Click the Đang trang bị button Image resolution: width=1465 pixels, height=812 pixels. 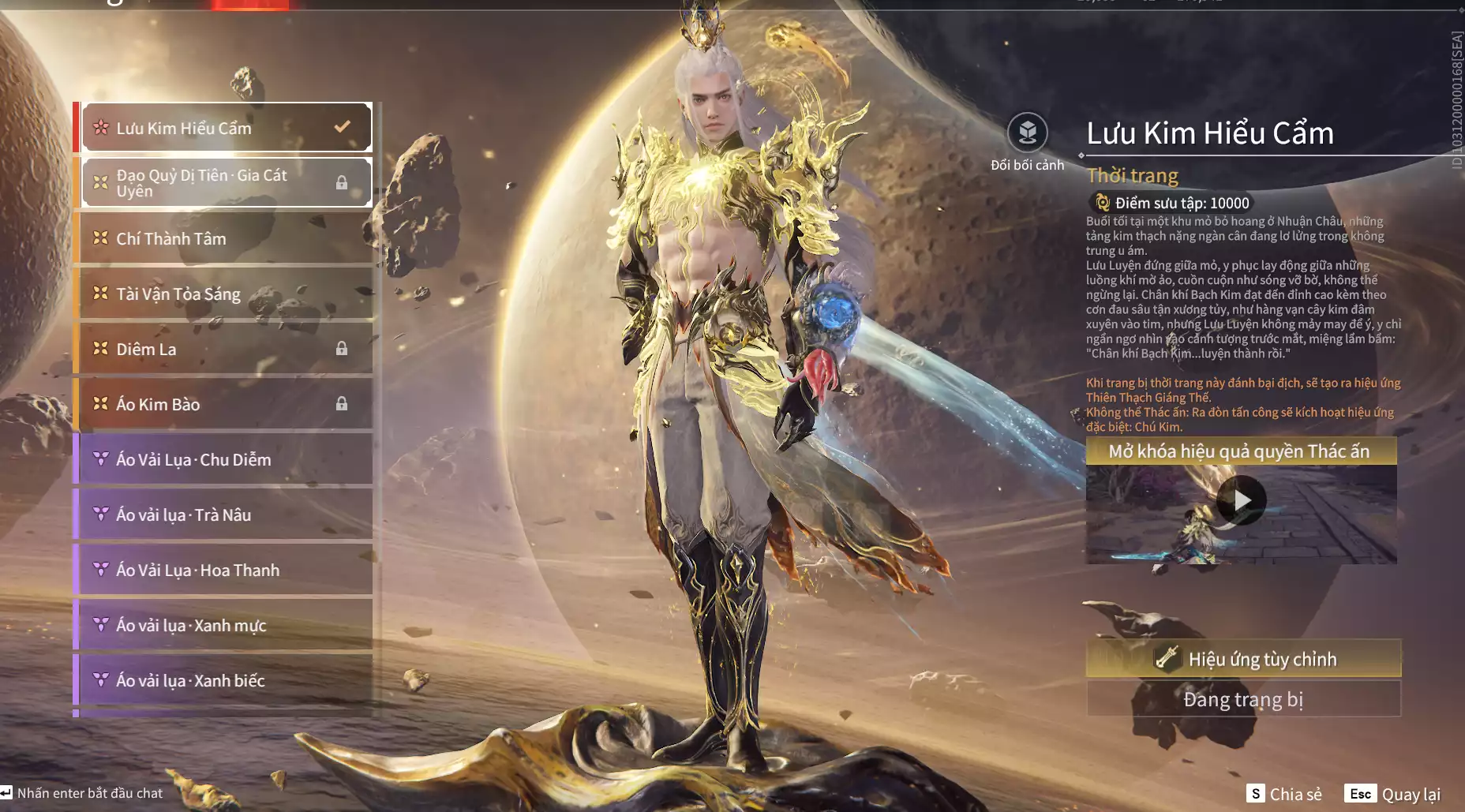[1243, 699]
